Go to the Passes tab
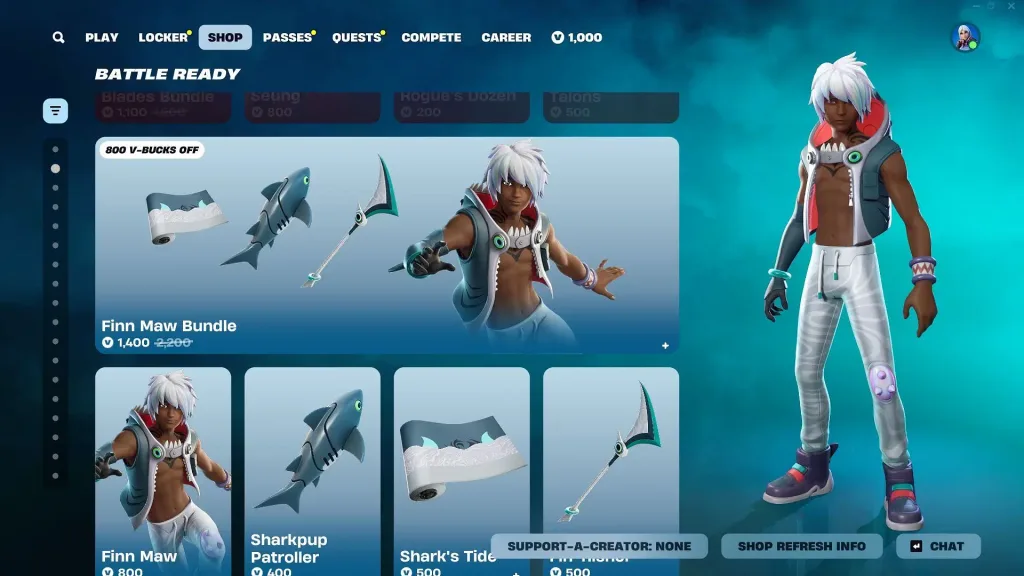The width and height of the screenshot is (1024, 576). [x=287, y=38]
